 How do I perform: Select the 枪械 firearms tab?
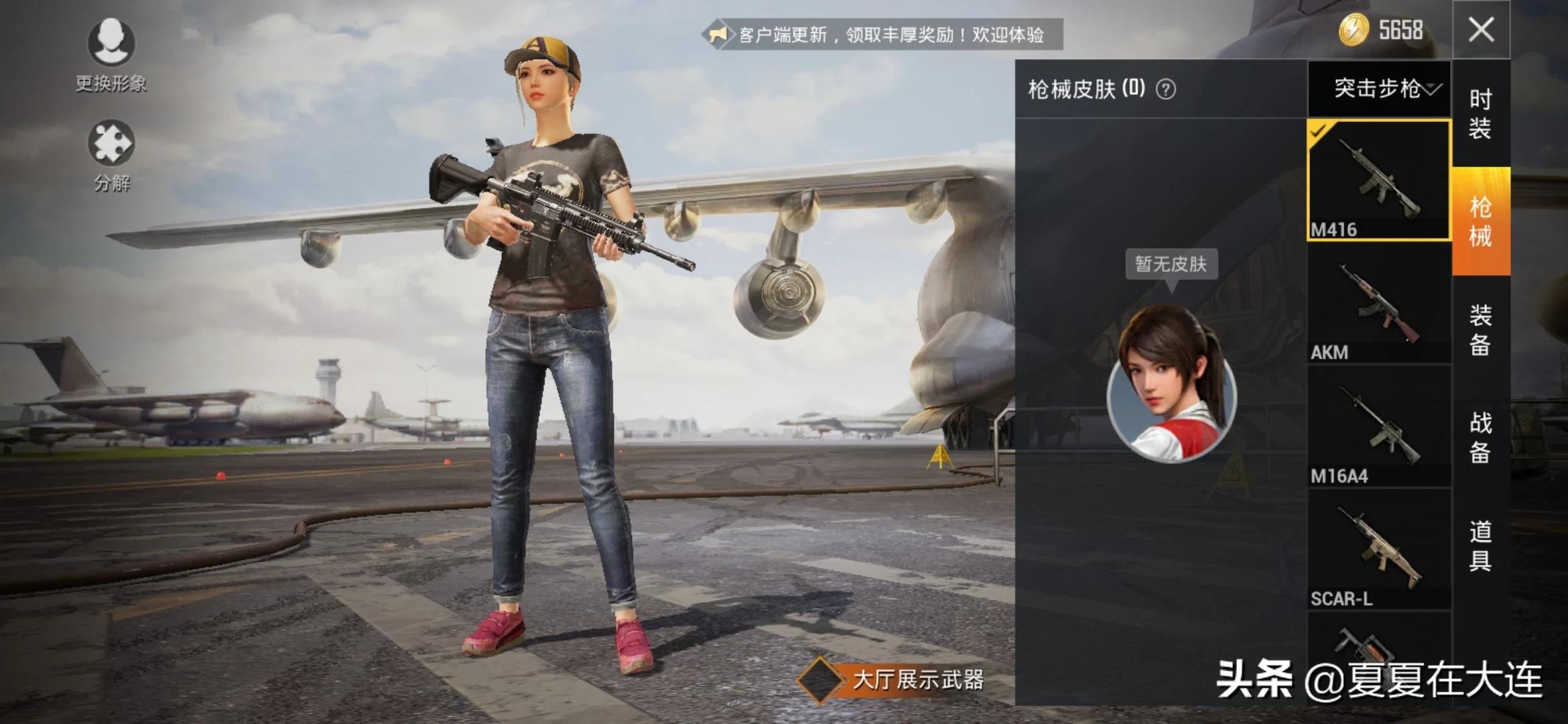(1481, 221)
